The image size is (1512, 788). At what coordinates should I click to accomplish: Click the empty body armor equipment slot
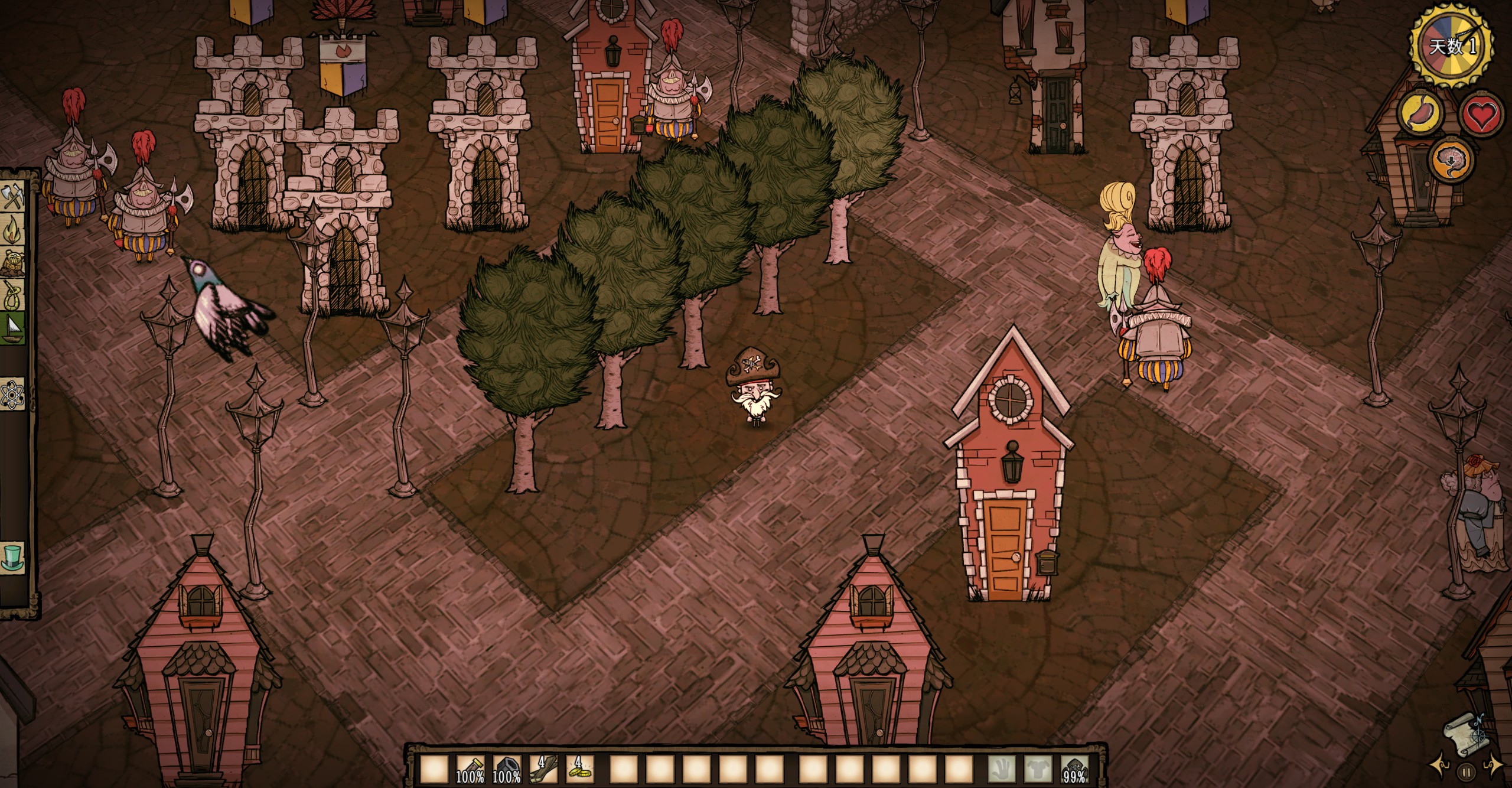click(x=1038, y=772)
